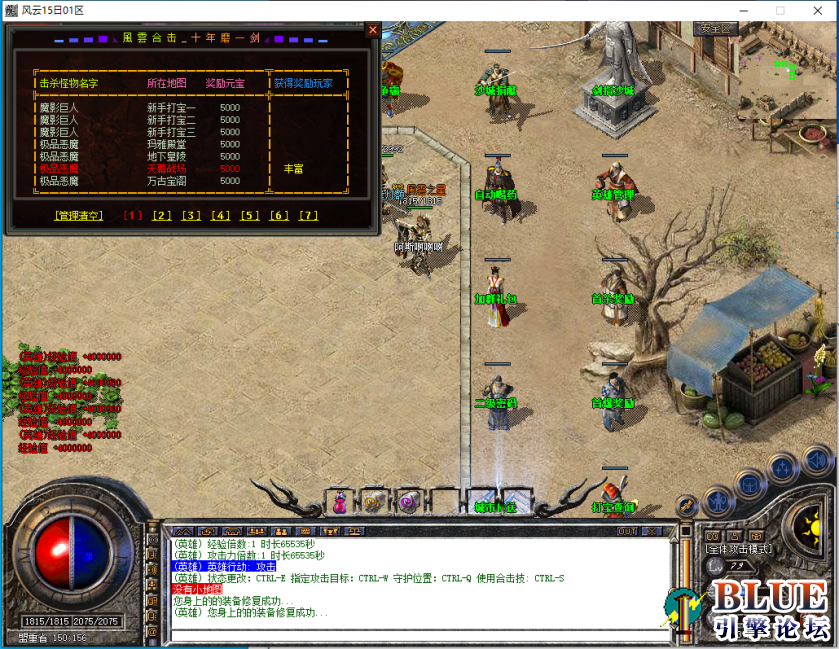Jump to reward list page 6

(279, 215)
